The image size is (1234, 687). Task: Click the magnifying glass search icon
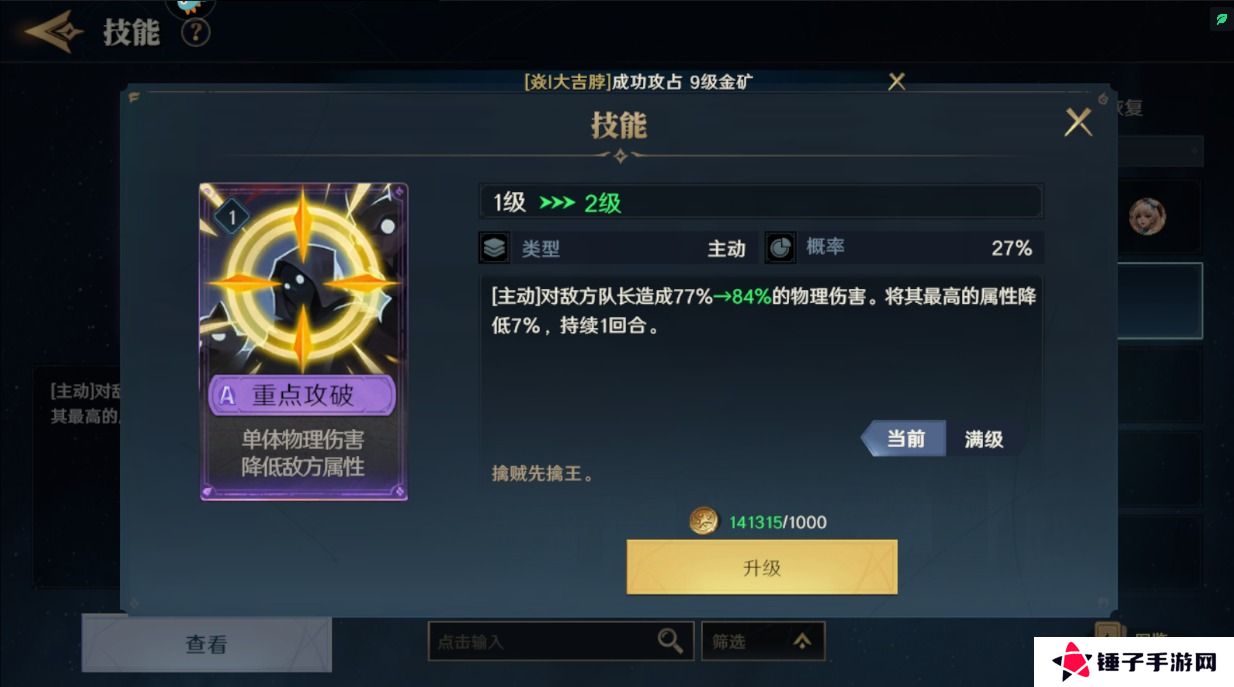click(670, 641)
